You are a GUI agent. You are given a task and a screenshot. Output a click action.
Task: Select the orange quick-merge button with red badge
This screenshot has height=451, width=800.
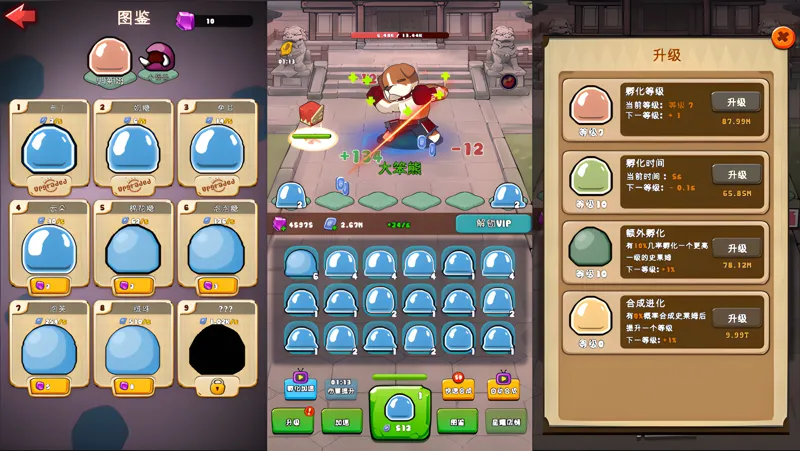pos(457,388)
